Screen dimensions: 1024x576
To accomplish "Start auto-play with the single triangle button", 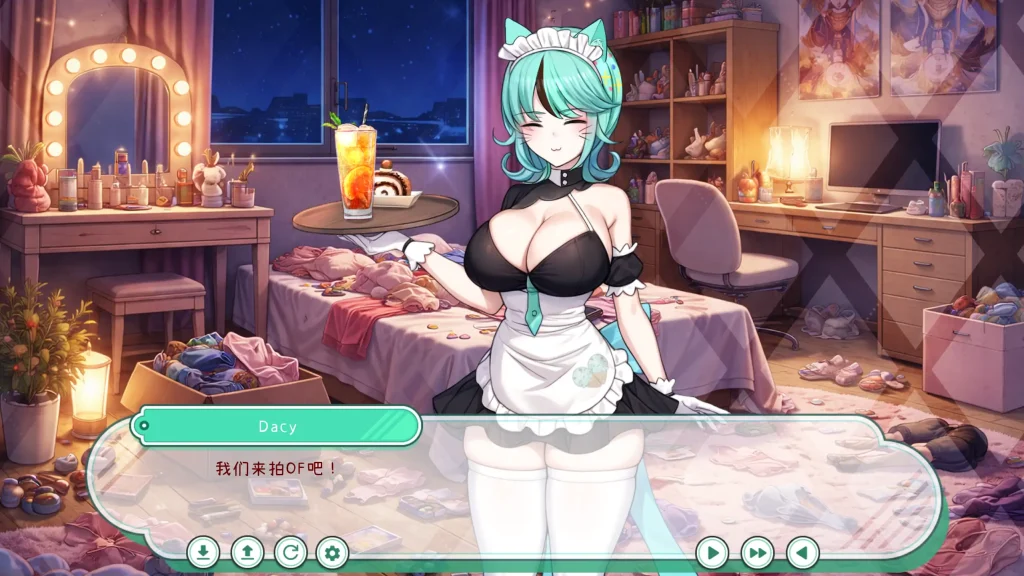I will pyautogui.click(x=712, y=552).
